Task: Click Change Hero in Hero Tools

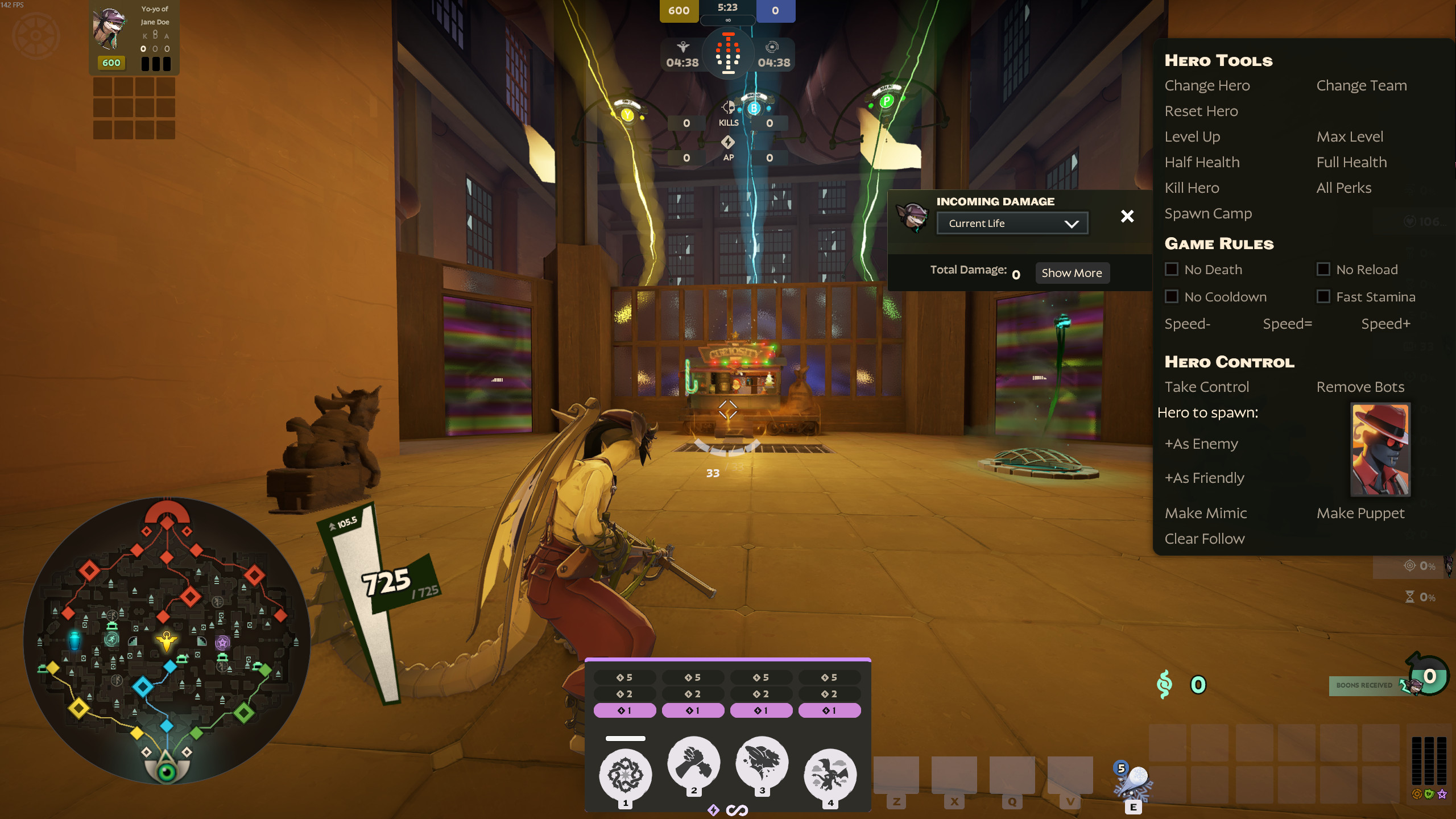Action: point(1207,85)
